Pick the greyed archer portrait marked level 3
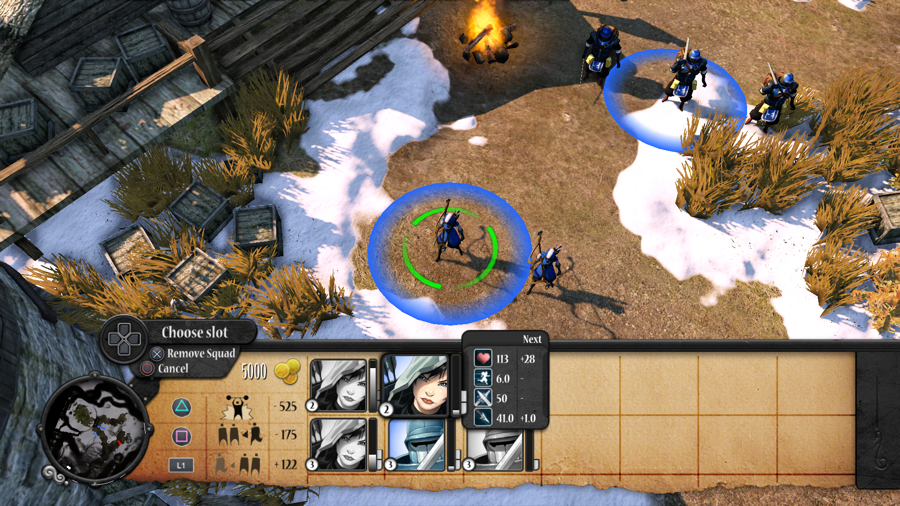The image size is (900, 506). (338, 445)
